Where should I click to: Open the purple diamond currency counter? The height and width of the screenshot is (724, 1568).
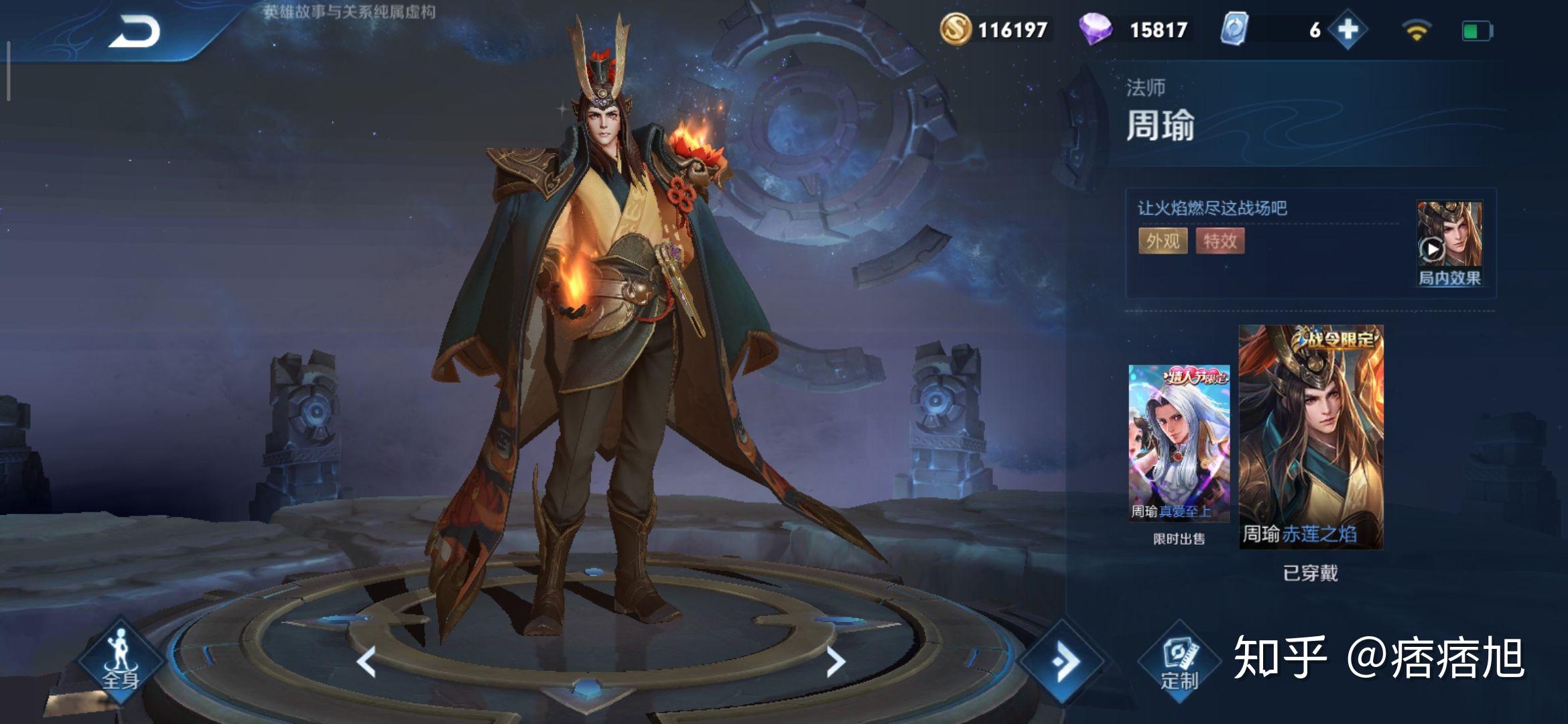point(1135,29)
